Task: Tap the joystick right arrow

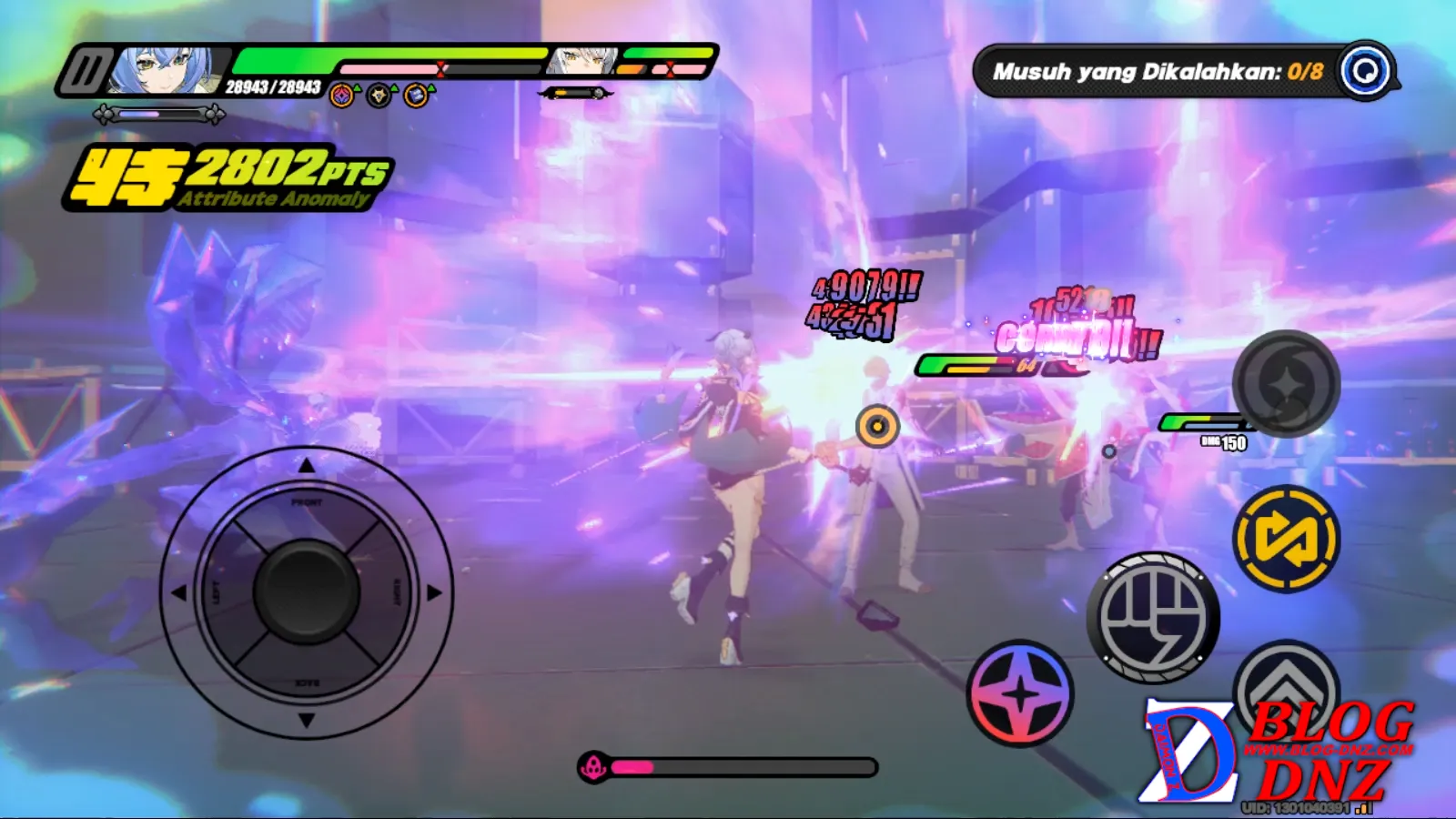Action: tap(434, 592)
